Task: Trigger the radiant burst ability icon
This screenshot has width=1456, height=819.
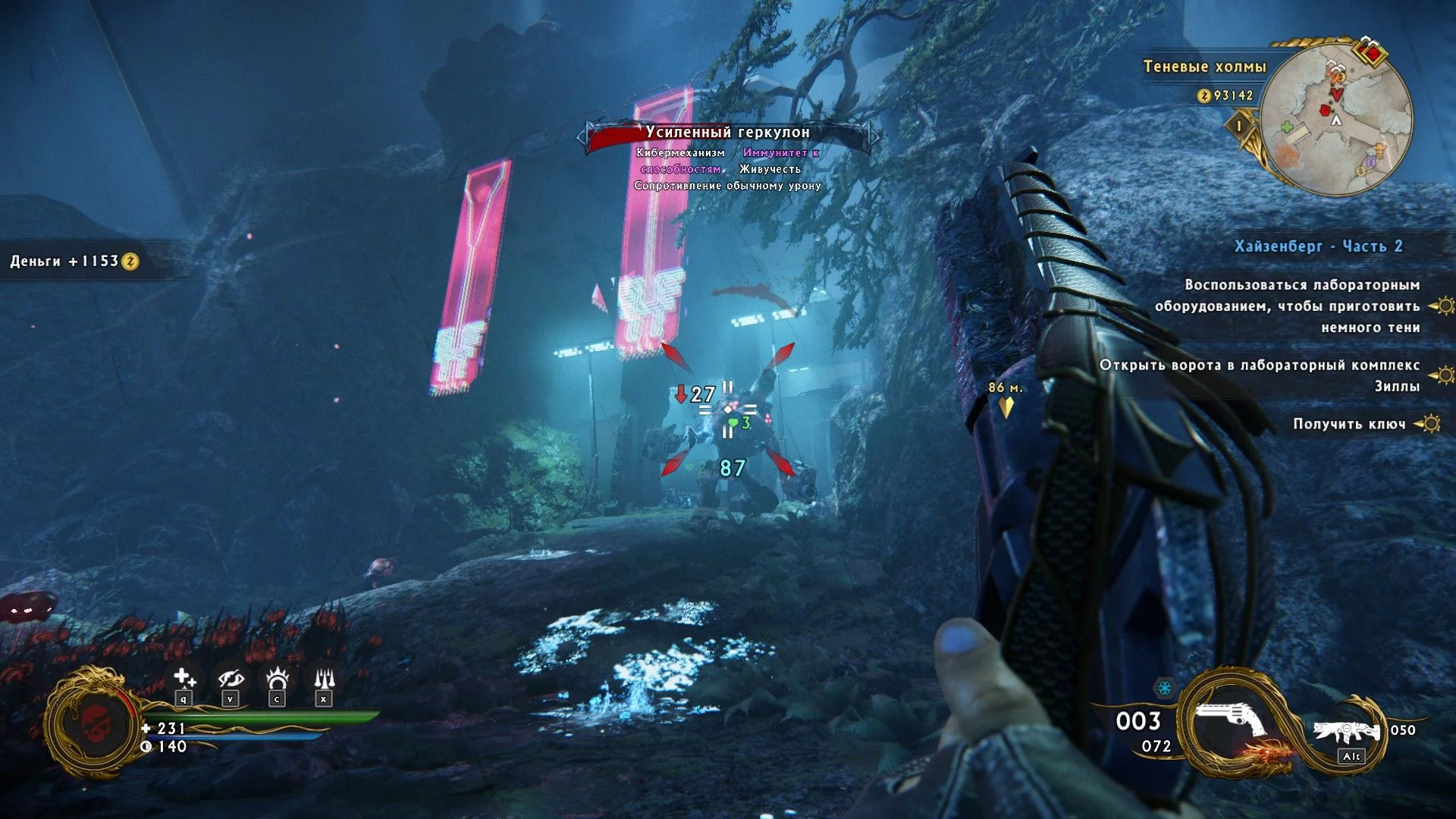Action: pos(278,678)
